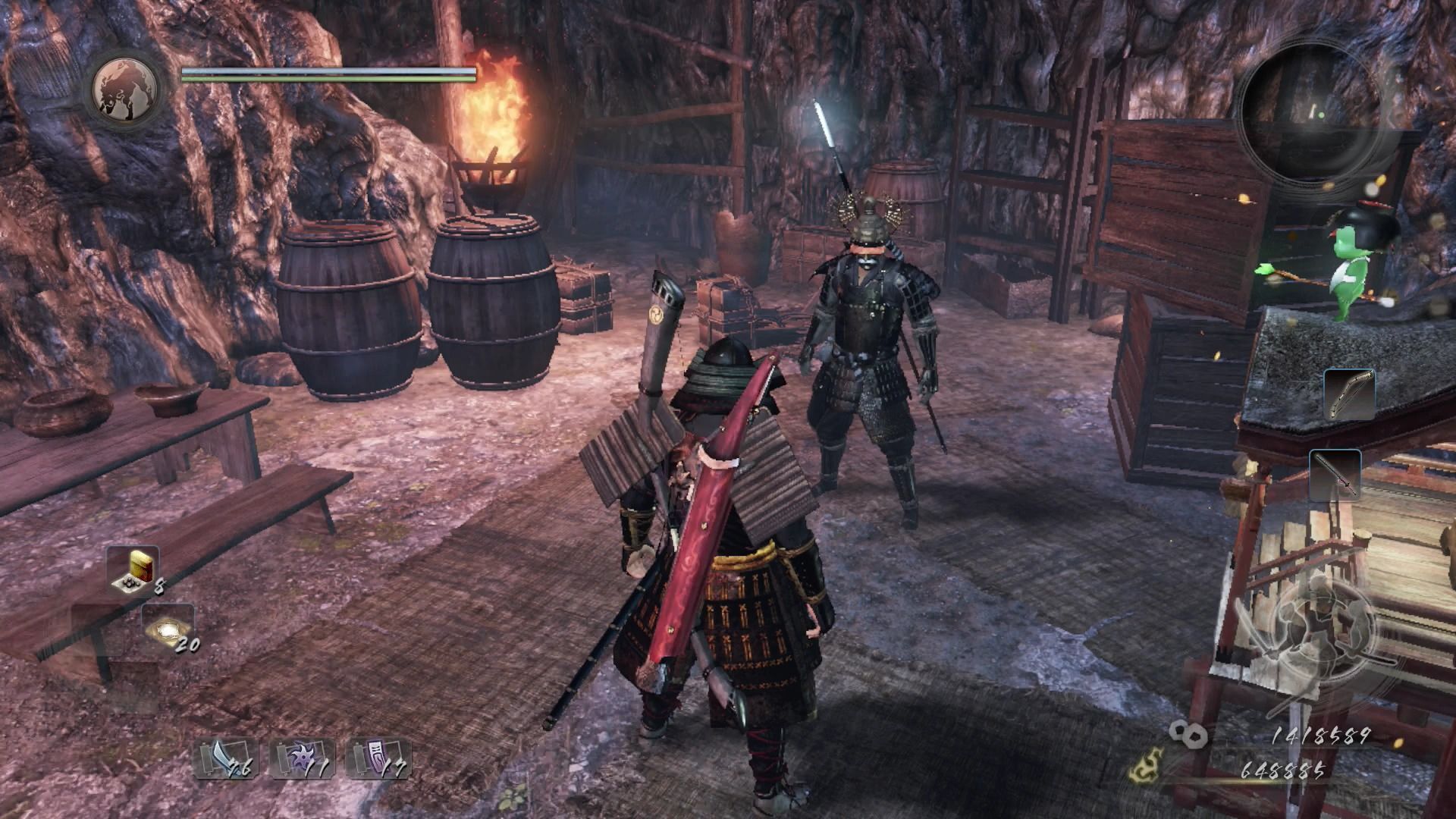Select the guardian spirit emblem
Image resolution: width=1456 pixels, height=819 pixels.
pos(125,89)
